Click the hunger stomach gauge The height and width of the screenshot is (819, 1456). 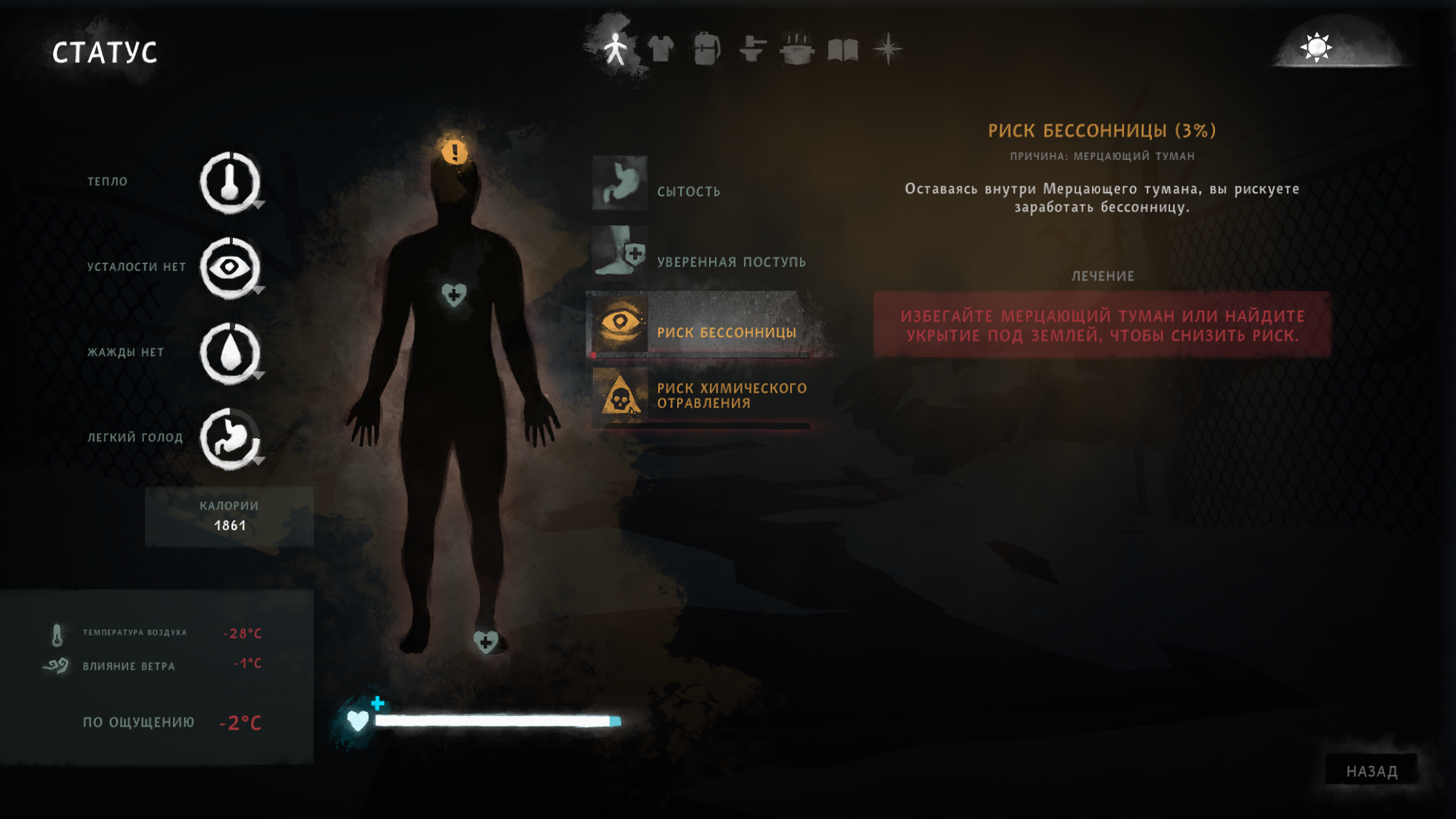click(x=230, y=438)
